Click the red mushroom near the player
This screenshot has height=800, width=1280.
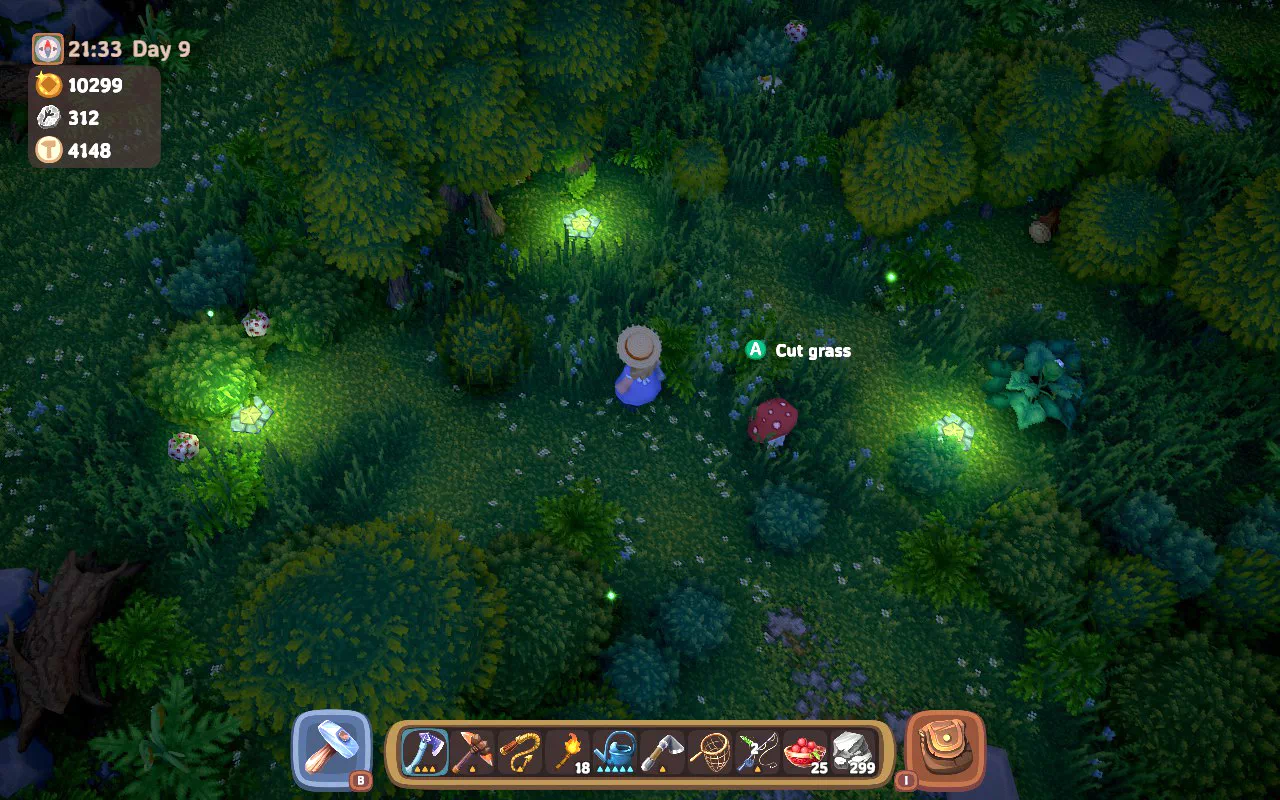(772, 423)
